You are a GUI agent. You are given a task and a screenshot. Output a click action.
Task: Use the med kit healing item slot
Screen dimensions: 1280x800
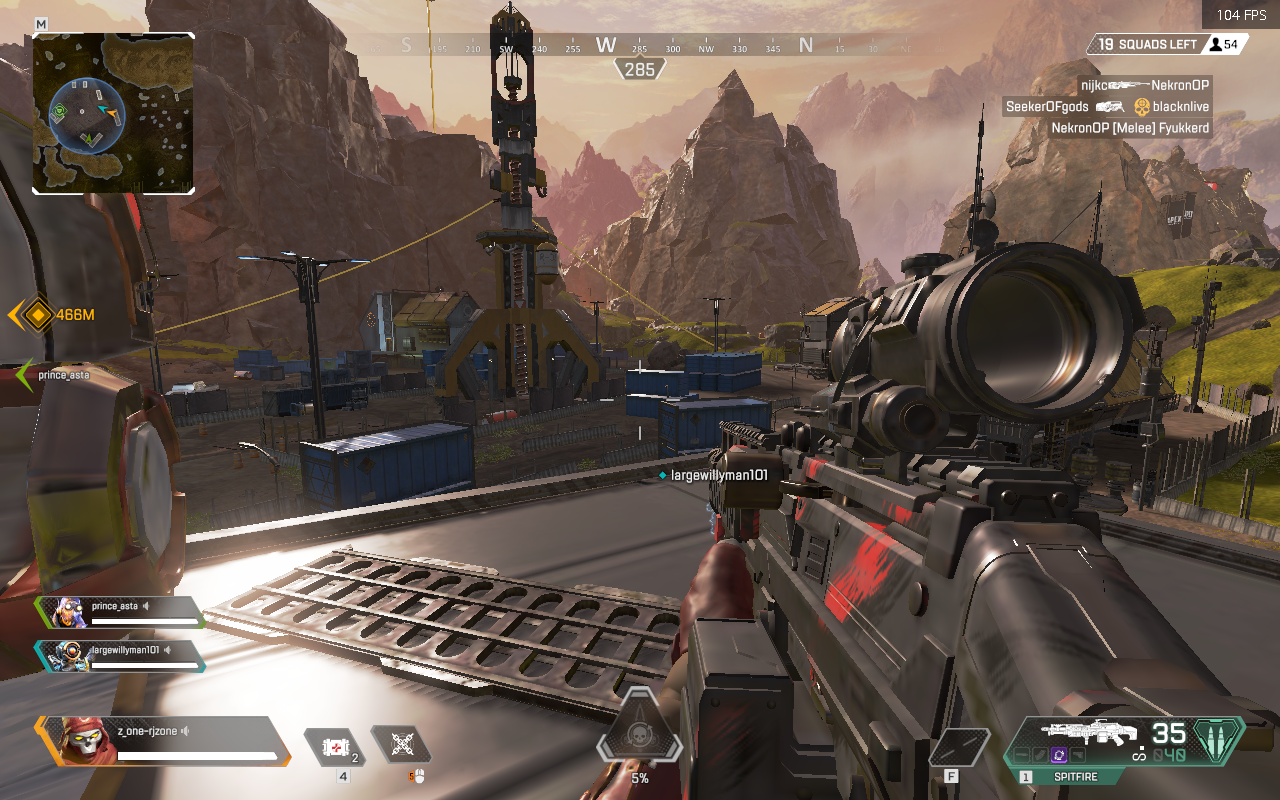click(x=334, y=746)
